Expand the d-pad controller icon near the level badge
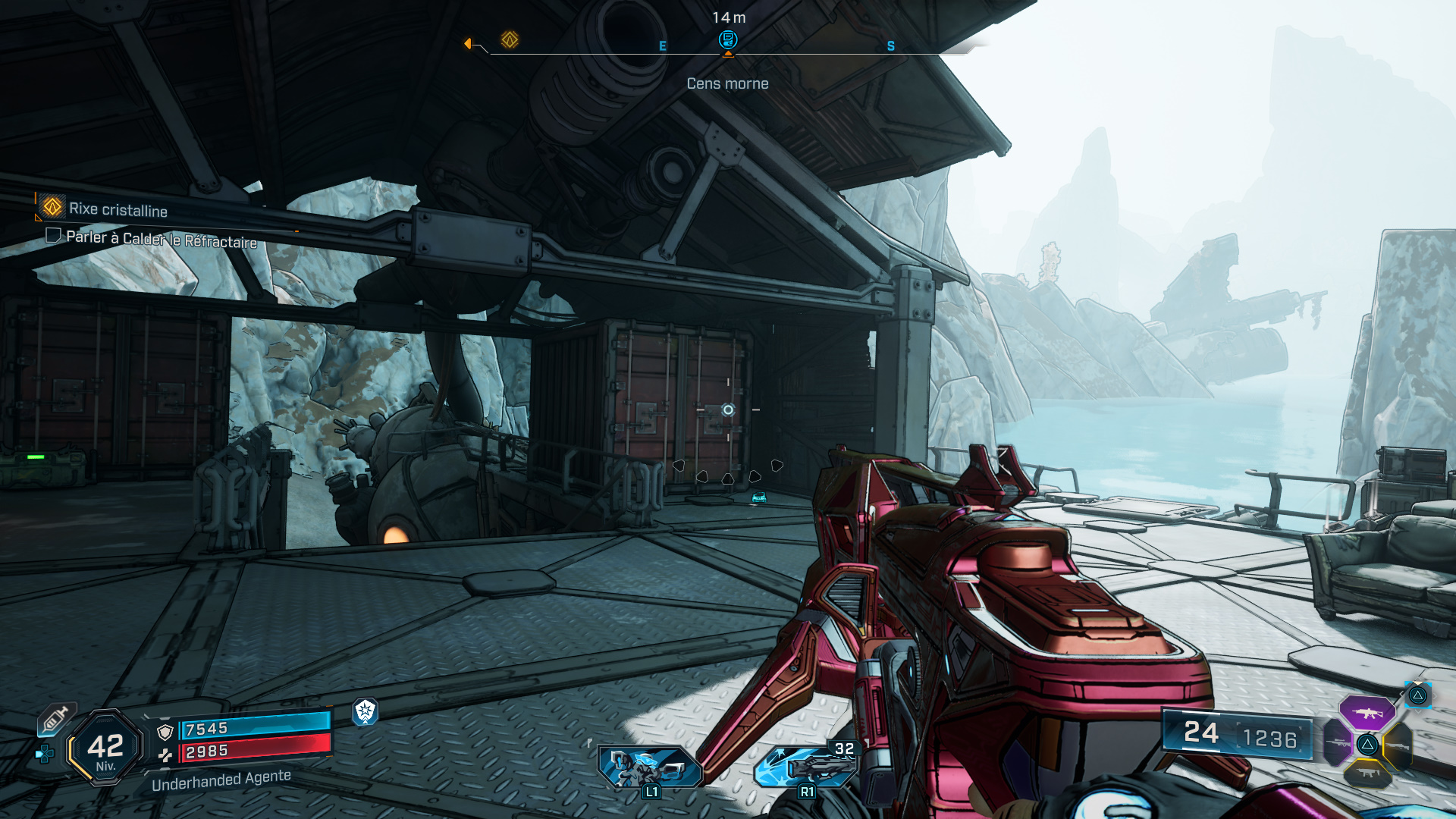 click(x=44, y=754)
